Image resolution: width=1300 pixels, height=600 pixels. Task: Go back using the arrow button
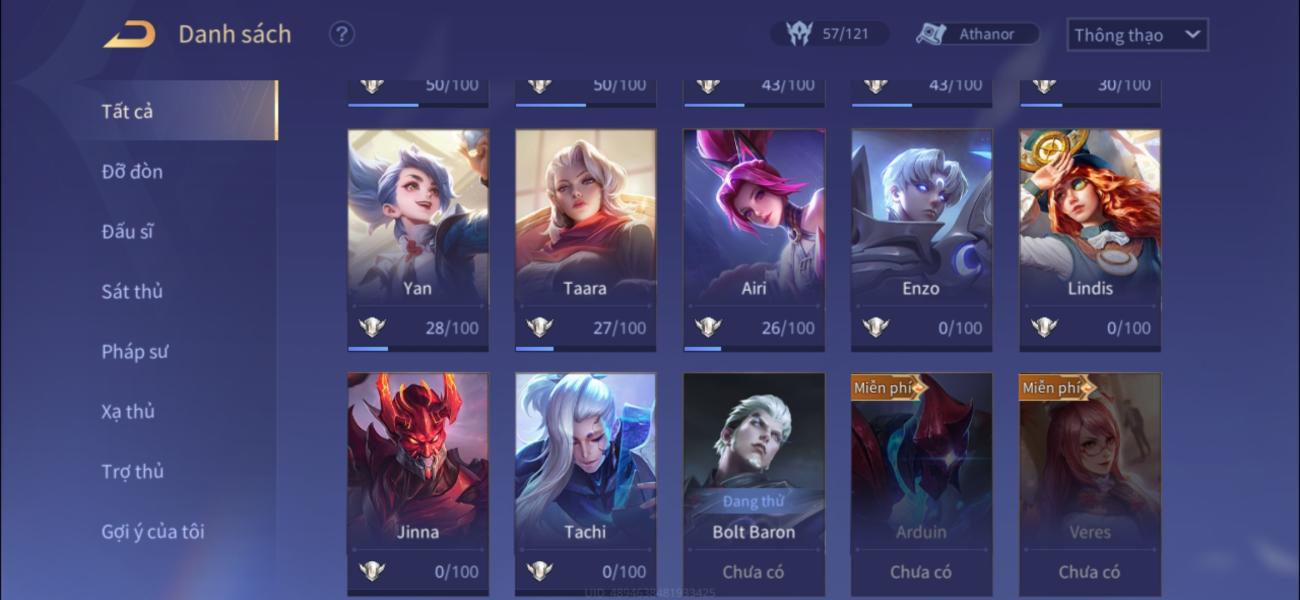point(130,35)
